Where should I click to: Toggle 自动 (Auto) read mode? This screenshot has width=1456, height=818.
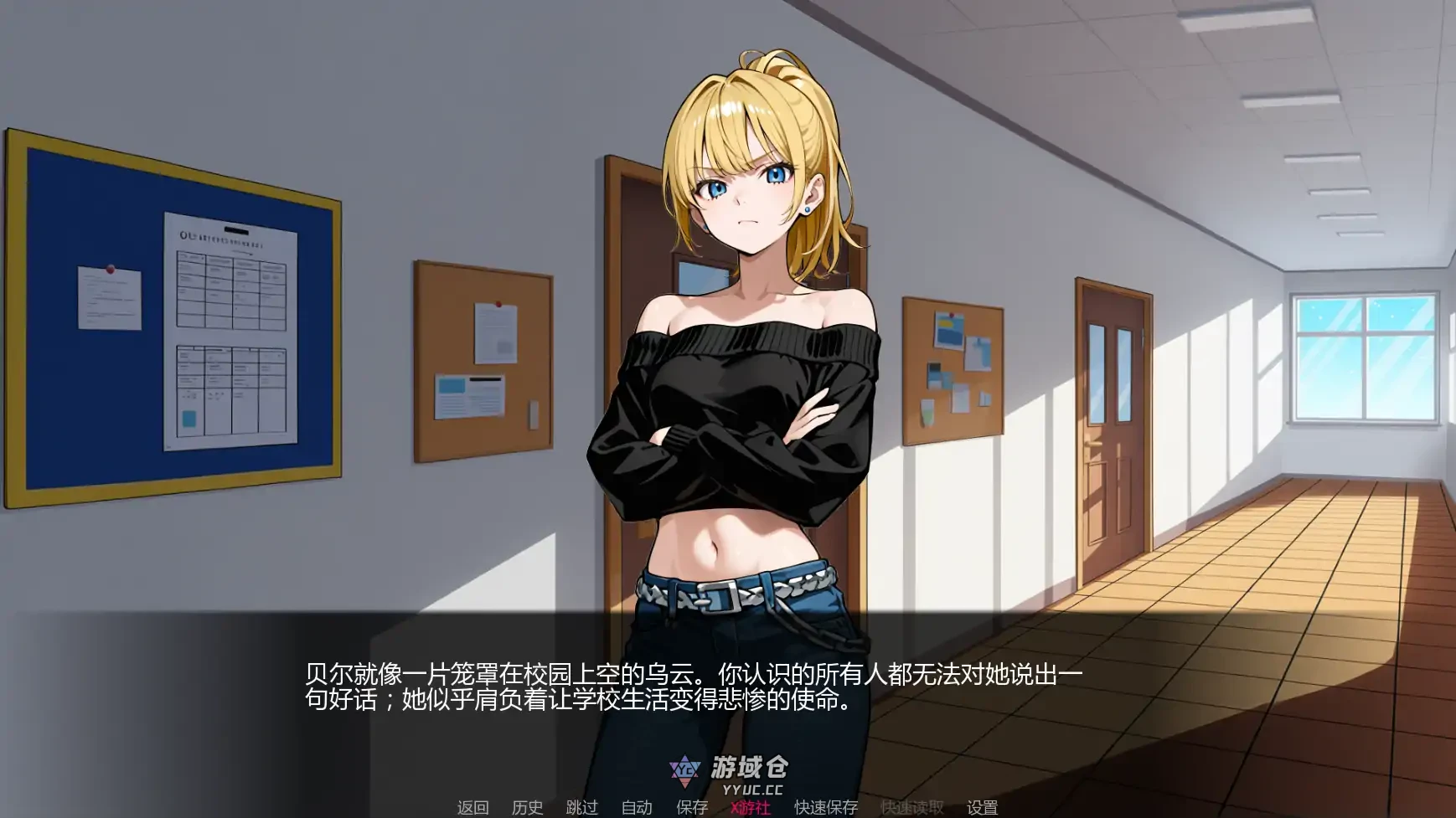pos(635,809)
